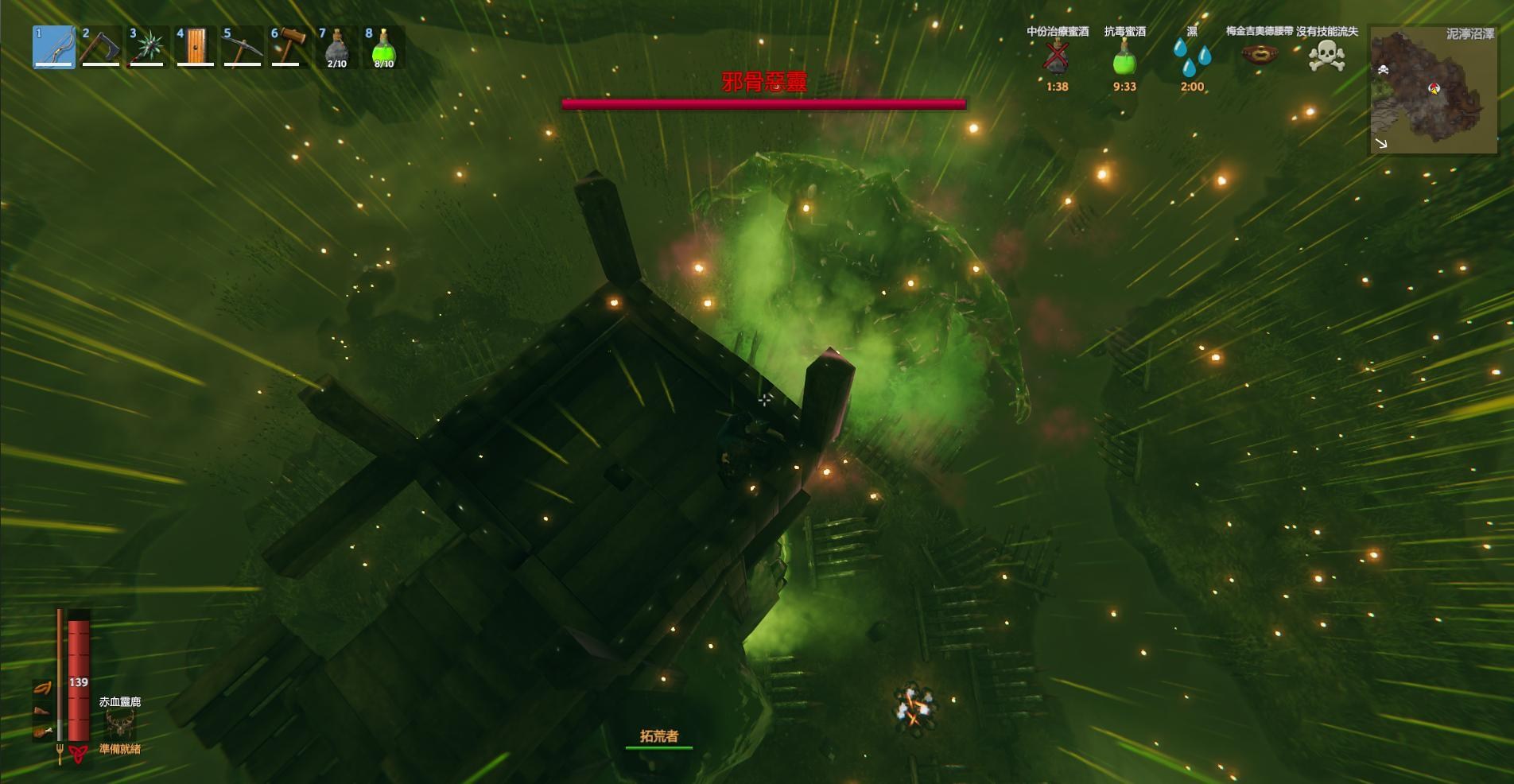Click the deer trophy power icon

pos(120,724)
